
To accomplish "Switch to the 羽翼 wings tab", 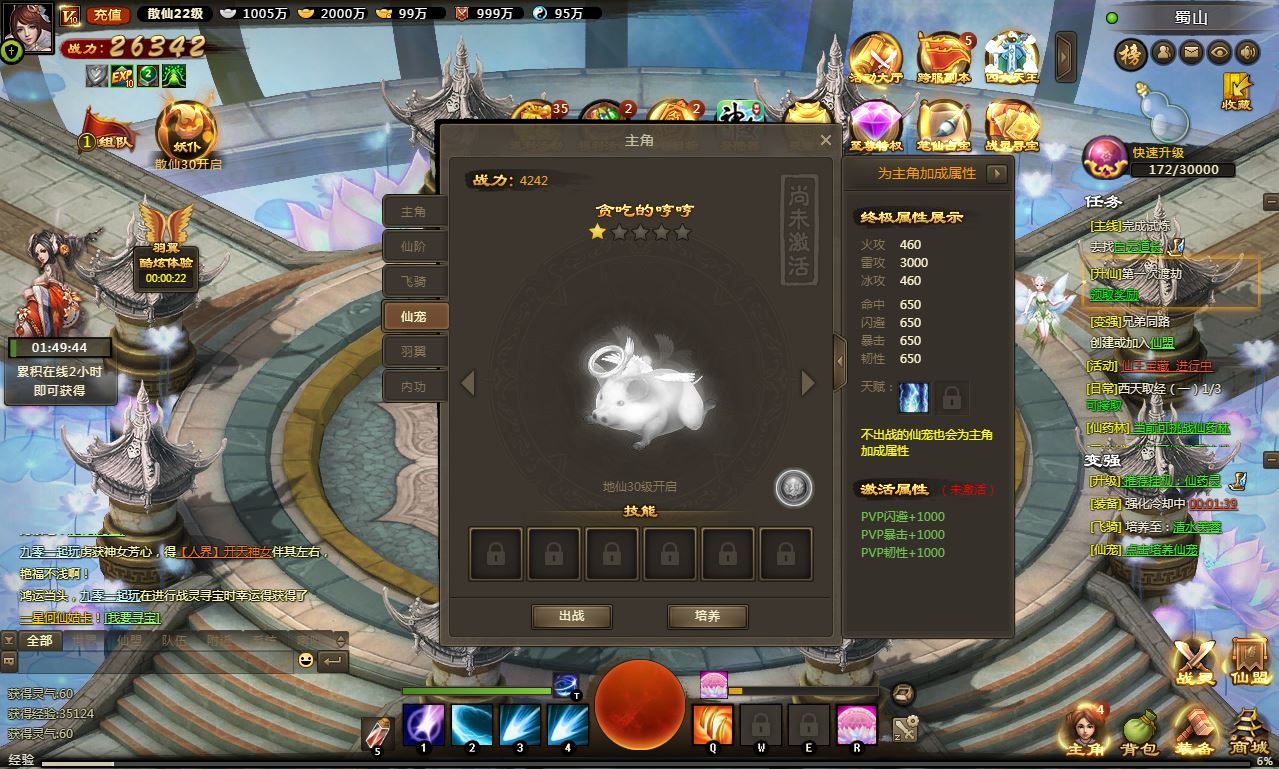I will click(x=414, y=351).
